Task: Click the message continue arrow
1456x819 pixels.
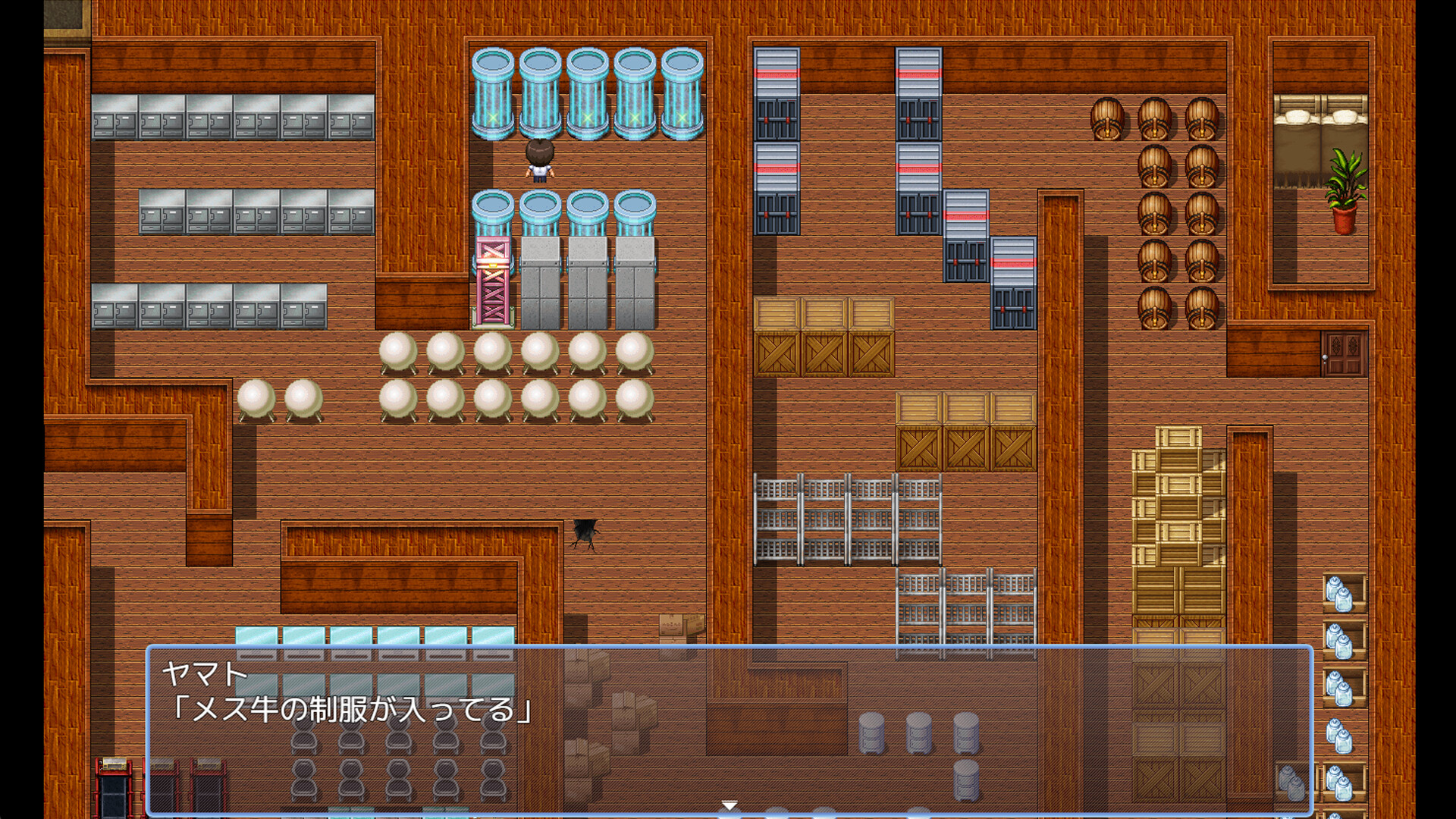Action: (730, 802)
